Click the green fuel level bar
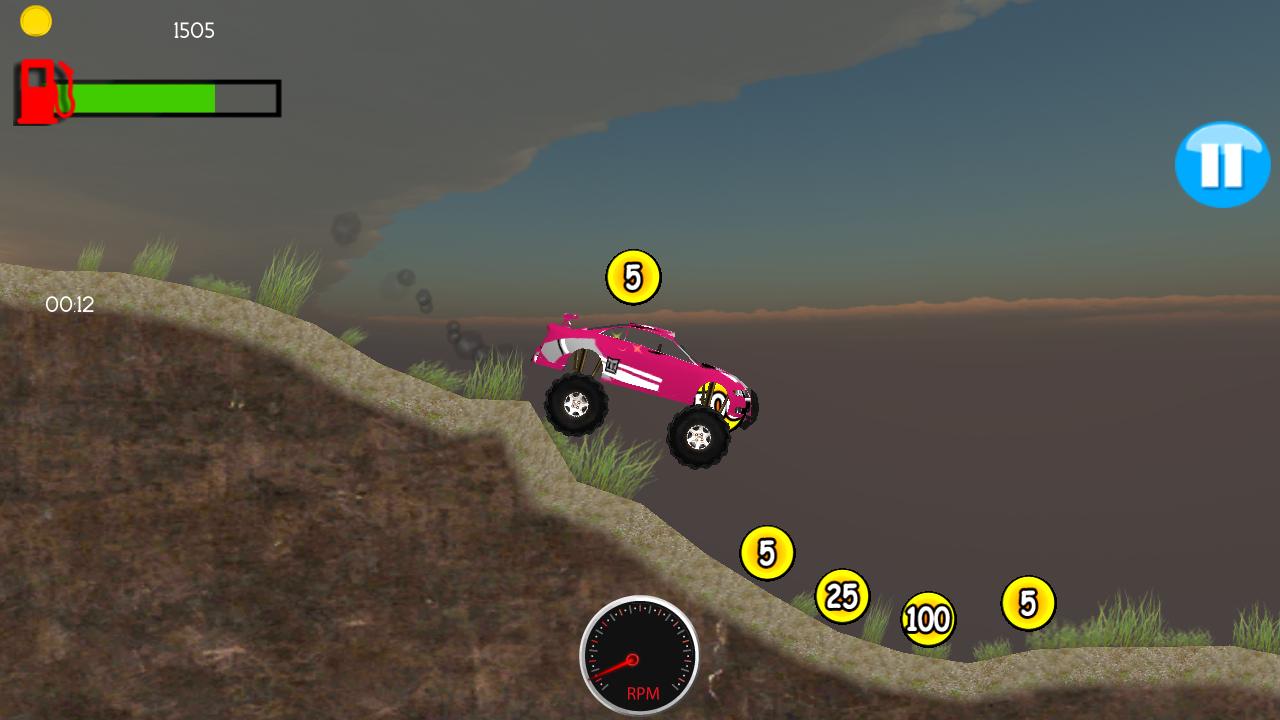 click(x=145, y=99)
